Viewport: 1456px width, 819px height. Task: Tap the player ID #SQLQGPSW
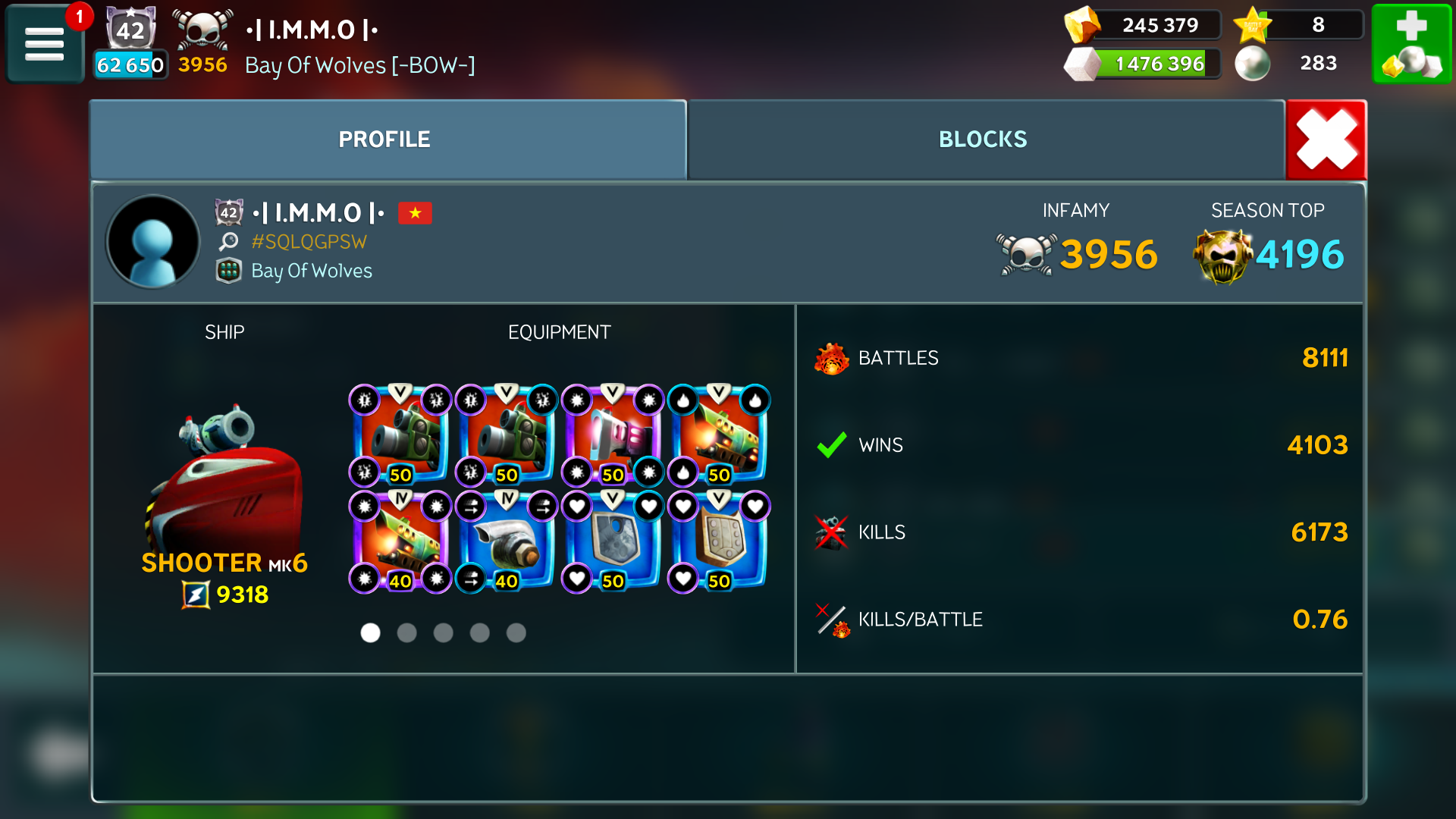(x=309, y=242)
